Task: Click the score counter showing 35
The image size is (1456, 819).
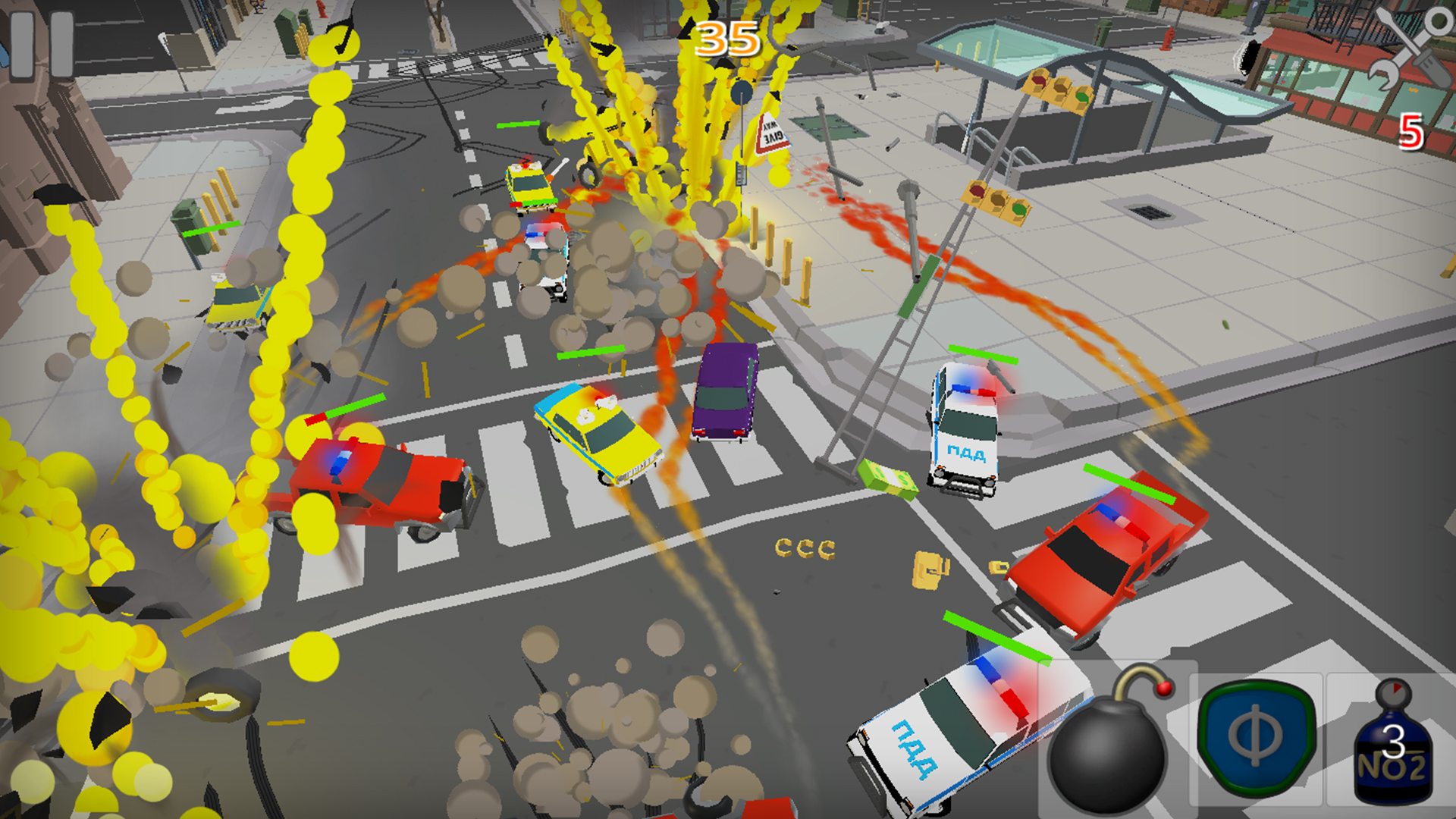Action: pyautogui.click(x=726, y=38)
